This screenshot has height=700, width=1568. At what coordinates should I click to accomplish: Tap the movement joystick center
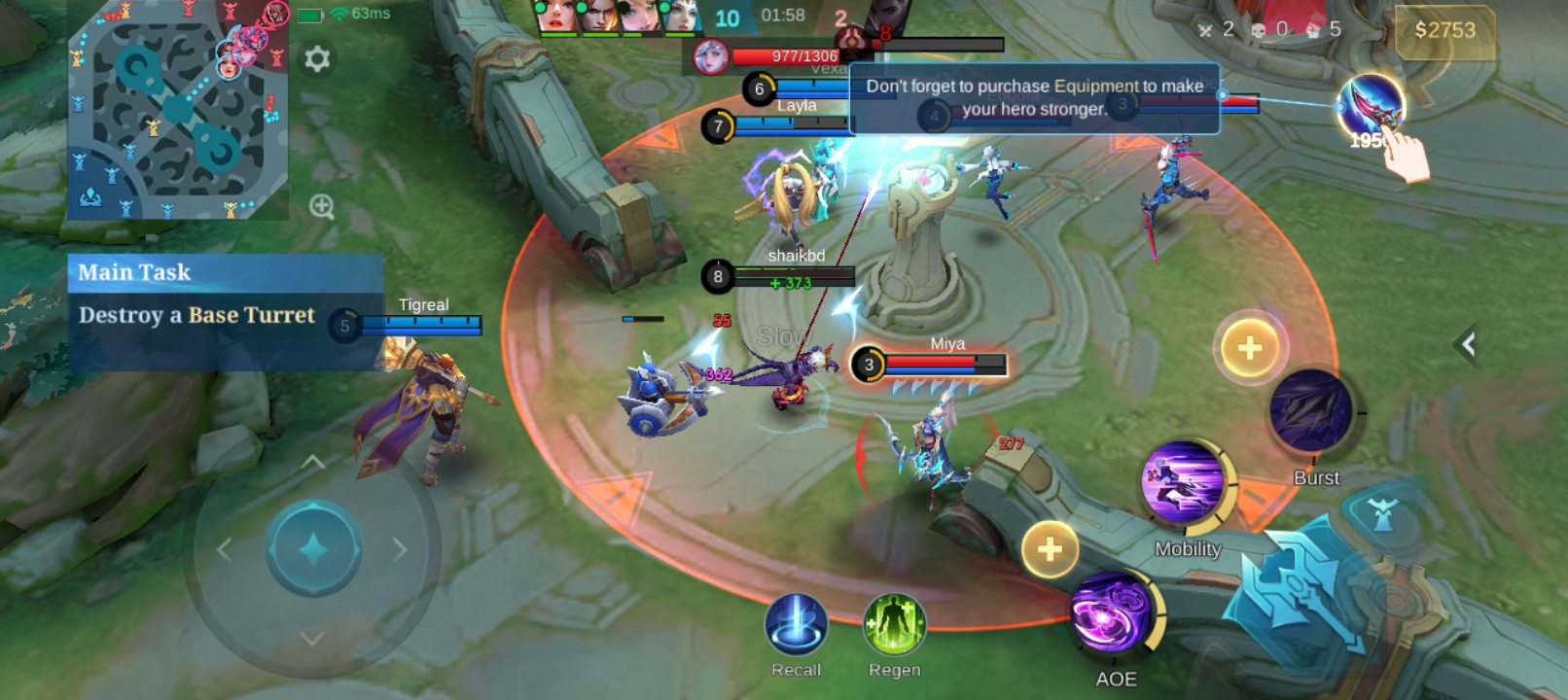[313, 549]
